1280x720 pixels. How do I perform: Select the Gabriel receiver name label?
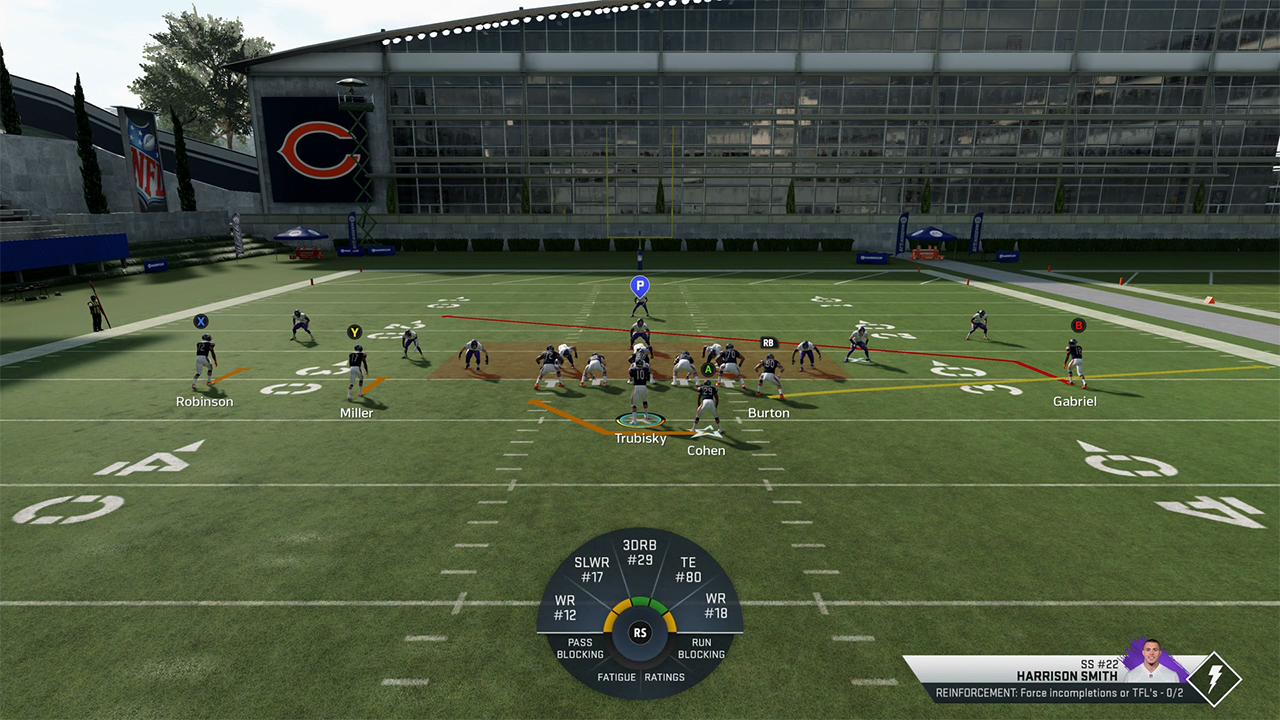tap(1074, 402)
